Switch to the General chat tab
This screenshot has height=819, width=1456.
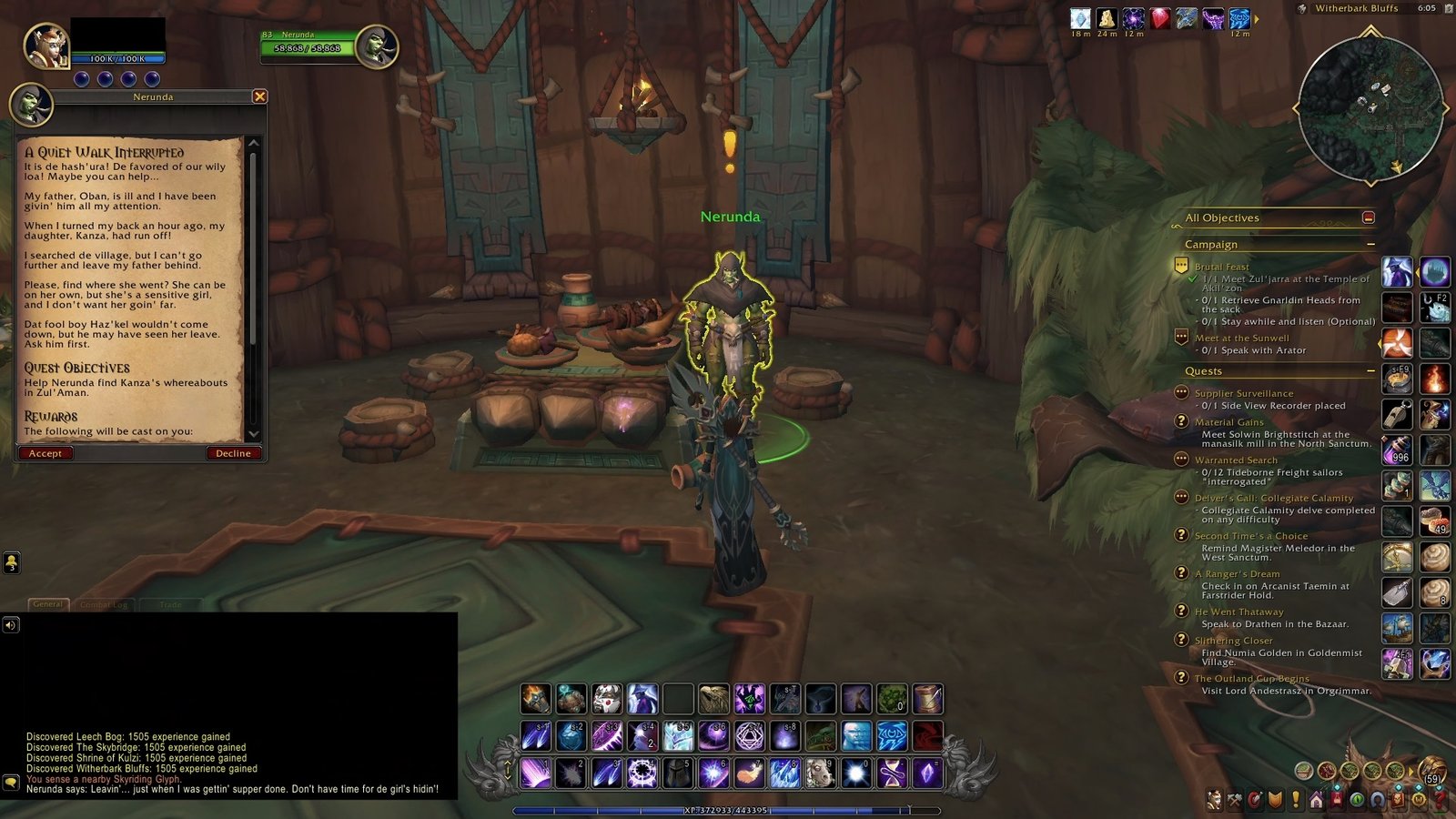(48, 604)
